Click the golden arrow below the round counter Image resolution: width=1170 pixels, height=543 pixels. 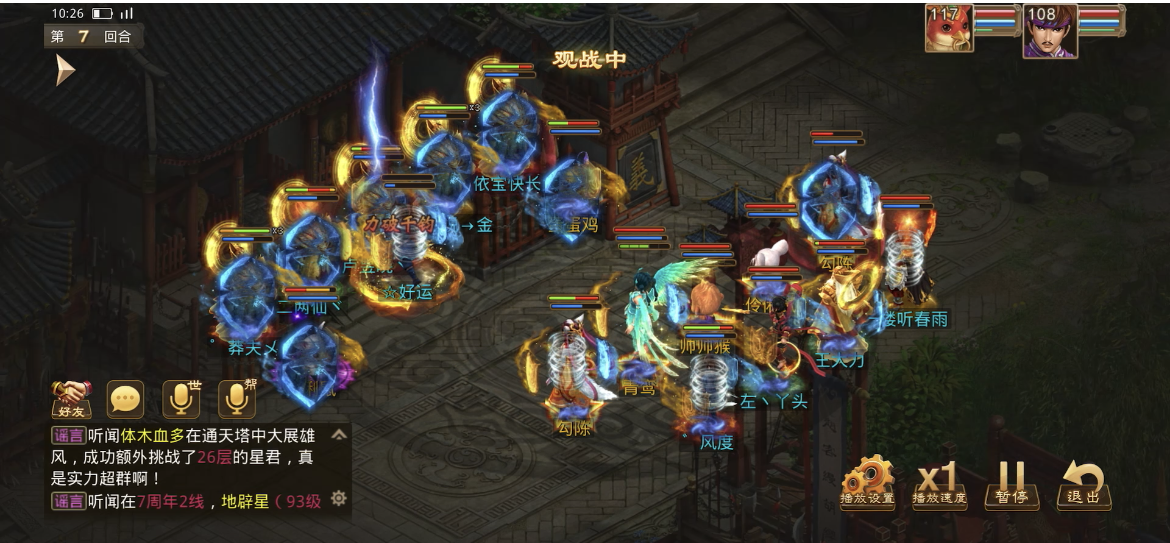[65, 70]
